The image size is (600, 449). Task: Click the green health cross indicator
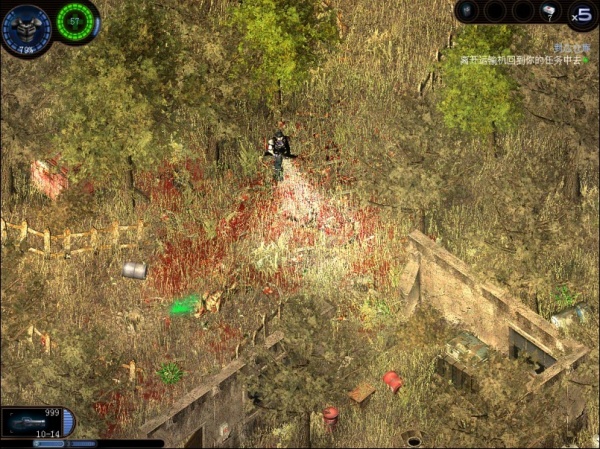click(75, 21)
